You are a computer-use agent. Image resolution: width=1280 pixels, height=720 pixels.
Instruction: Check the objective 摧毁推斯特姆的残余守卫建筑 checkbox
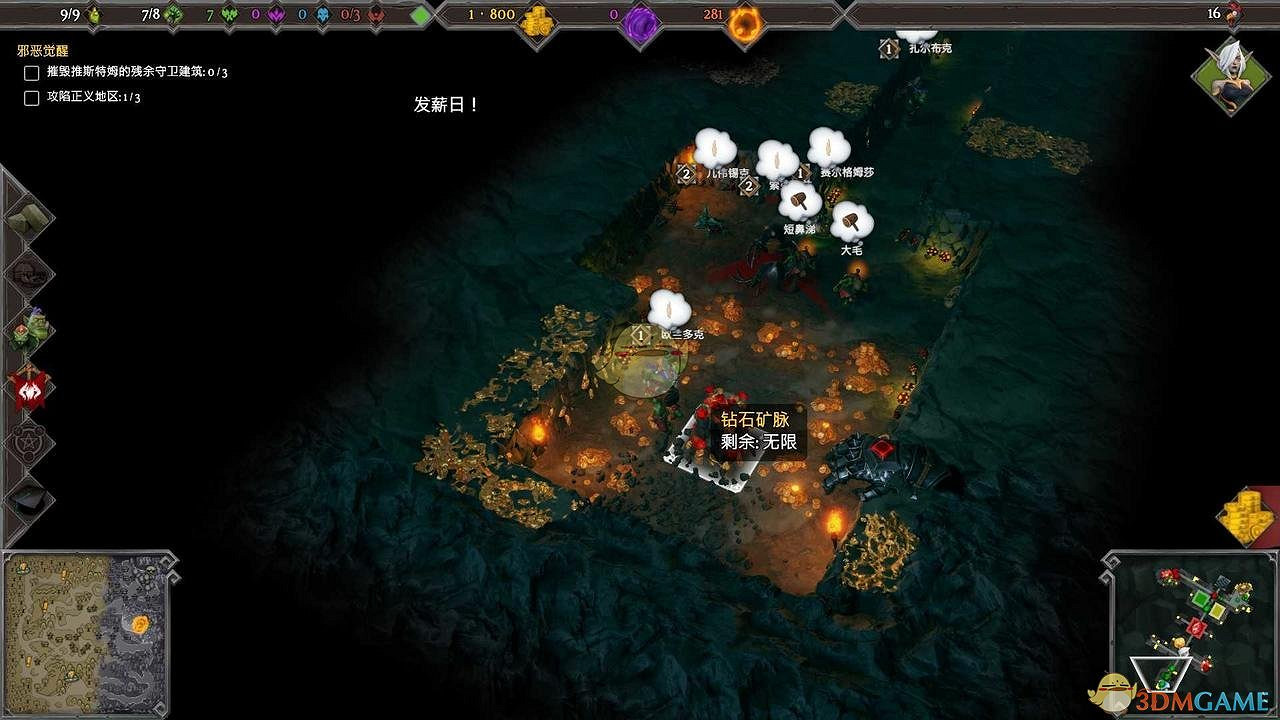click(30, 72)
